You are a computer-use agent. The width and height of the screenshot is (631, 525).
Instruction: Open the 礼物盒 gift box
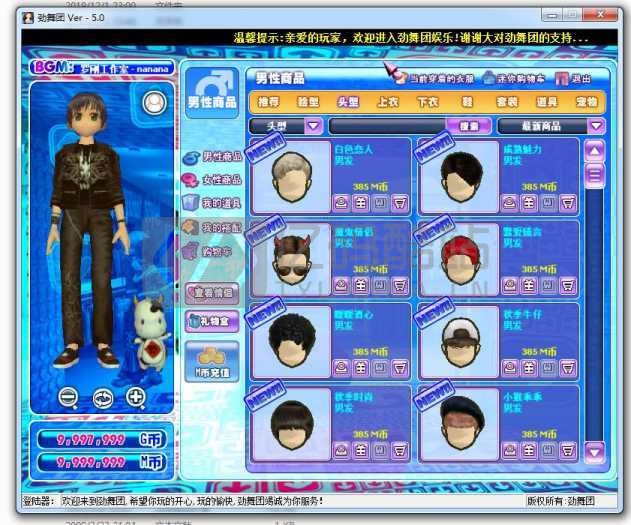(212, 321)
